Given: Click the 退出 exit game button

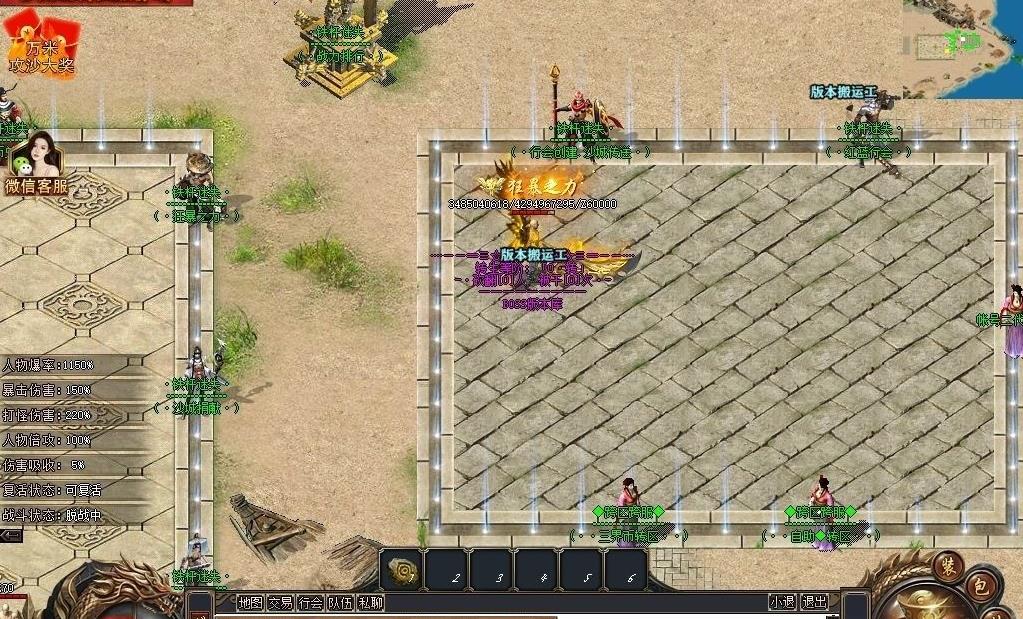Looking at the screenshot, I should tap(814, 602).
